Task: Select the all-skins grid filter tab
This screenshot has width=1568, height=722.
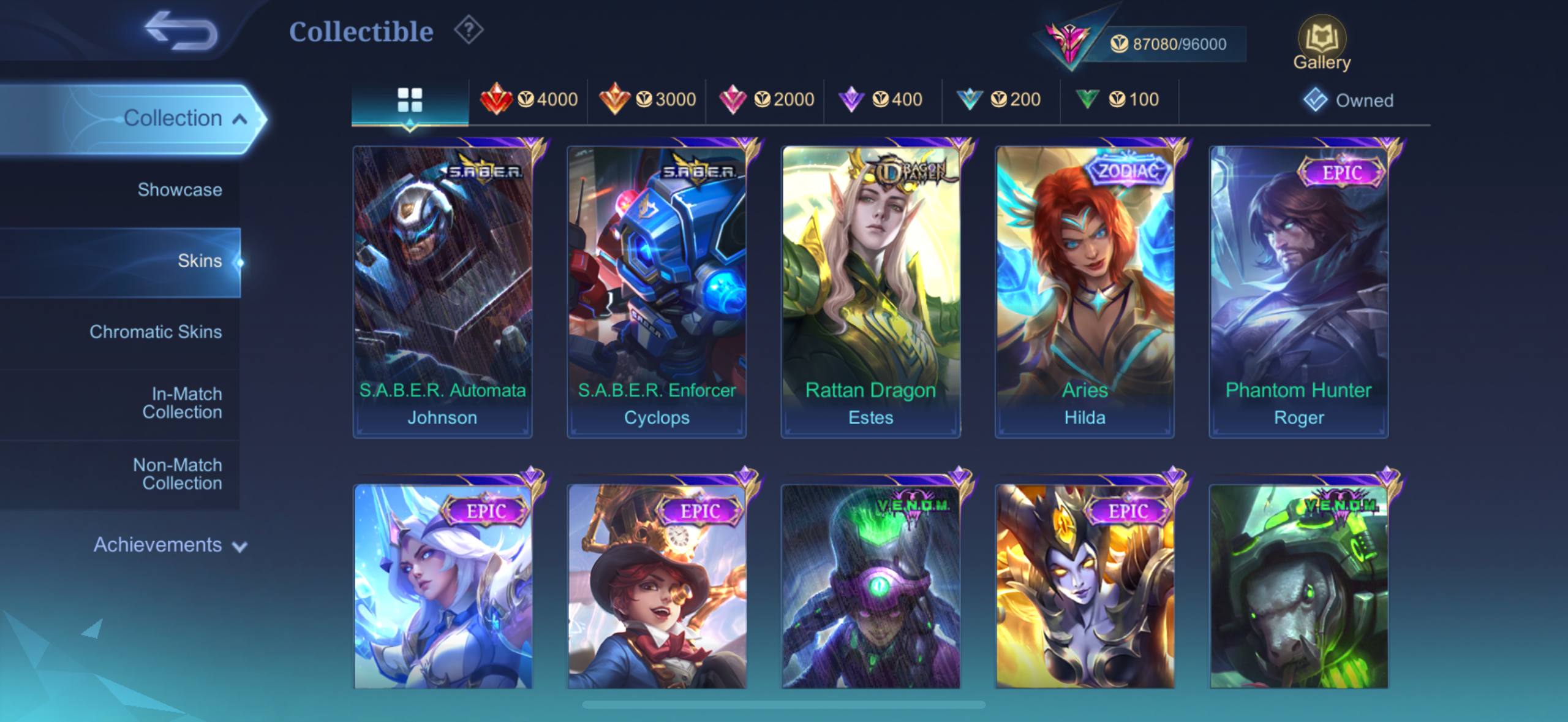Action: coord(410,100)
